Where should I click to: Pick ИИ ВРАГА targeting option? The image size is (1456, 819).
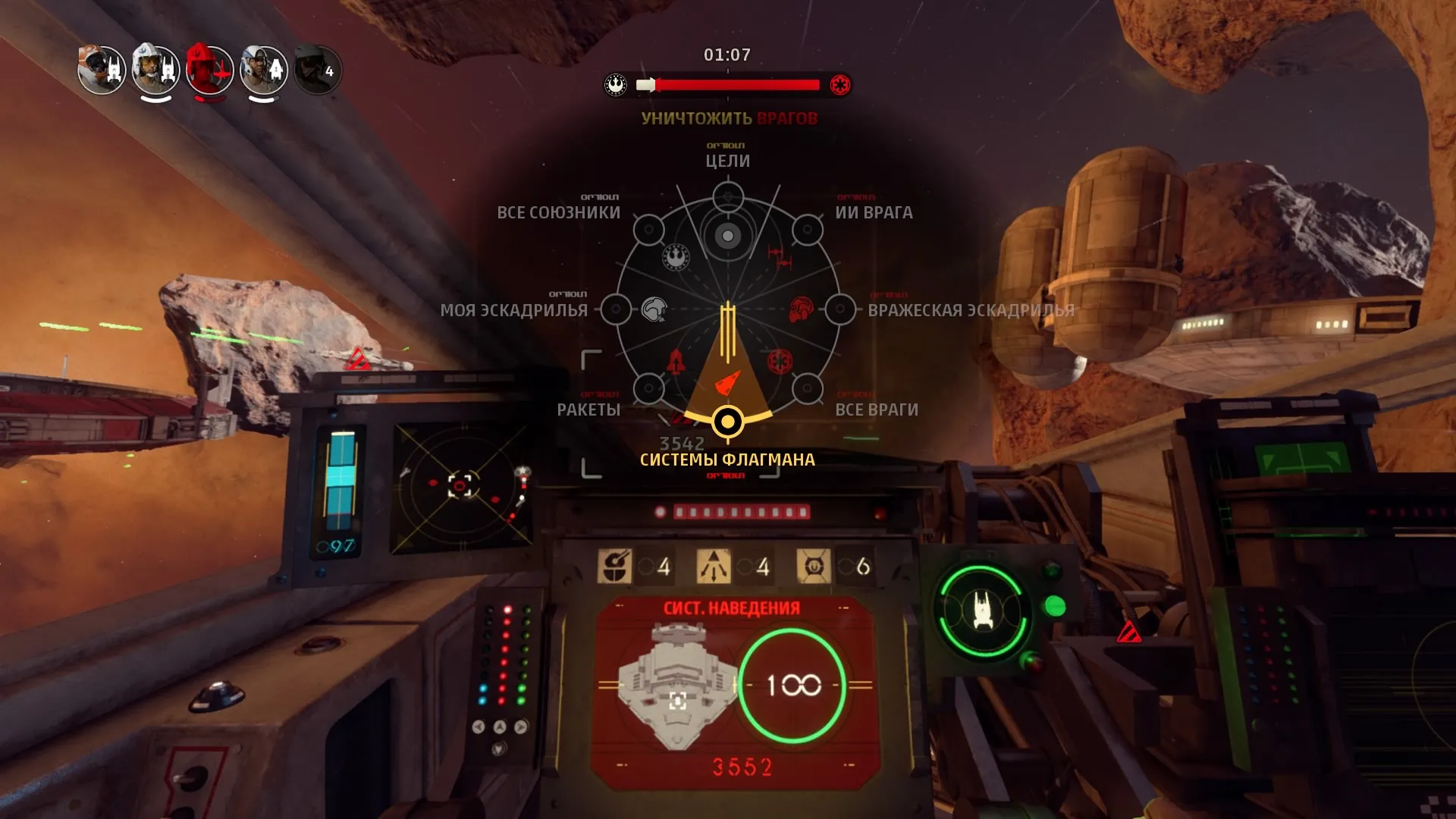(807, 230)
